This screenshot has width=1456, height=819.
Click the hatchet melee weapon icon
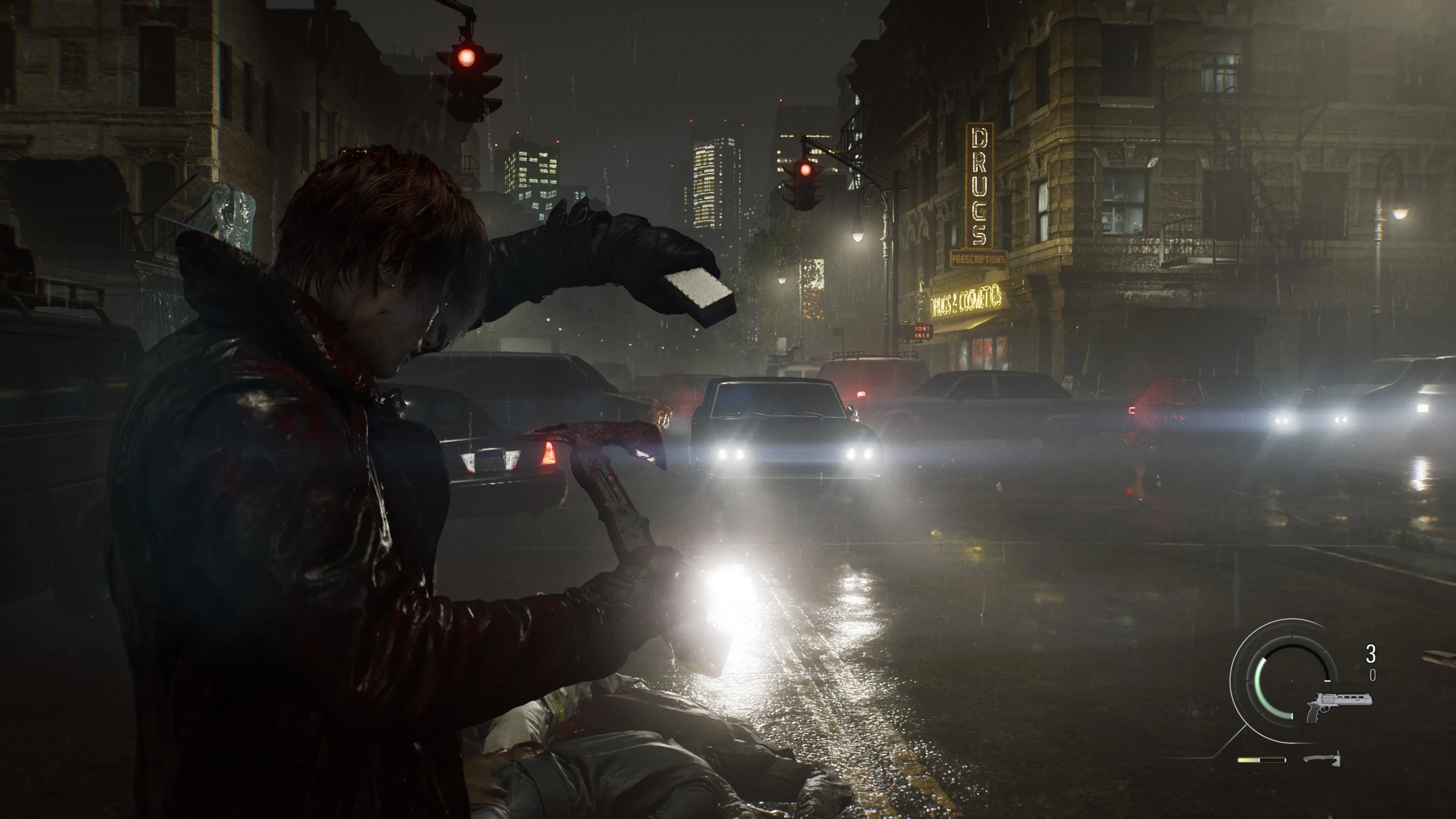point(1322,758)
